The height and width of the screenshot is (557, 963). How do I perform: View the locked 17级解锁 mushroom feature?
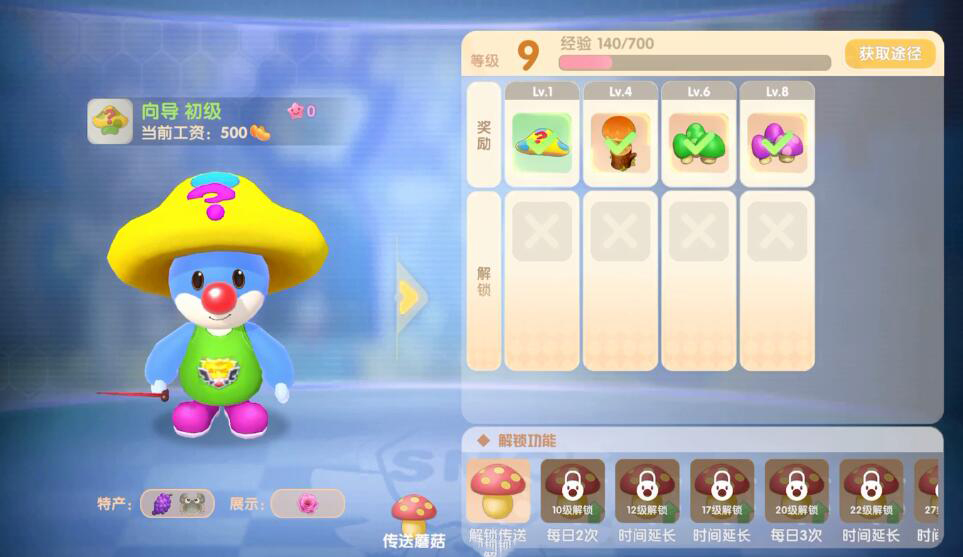point(722,491)
